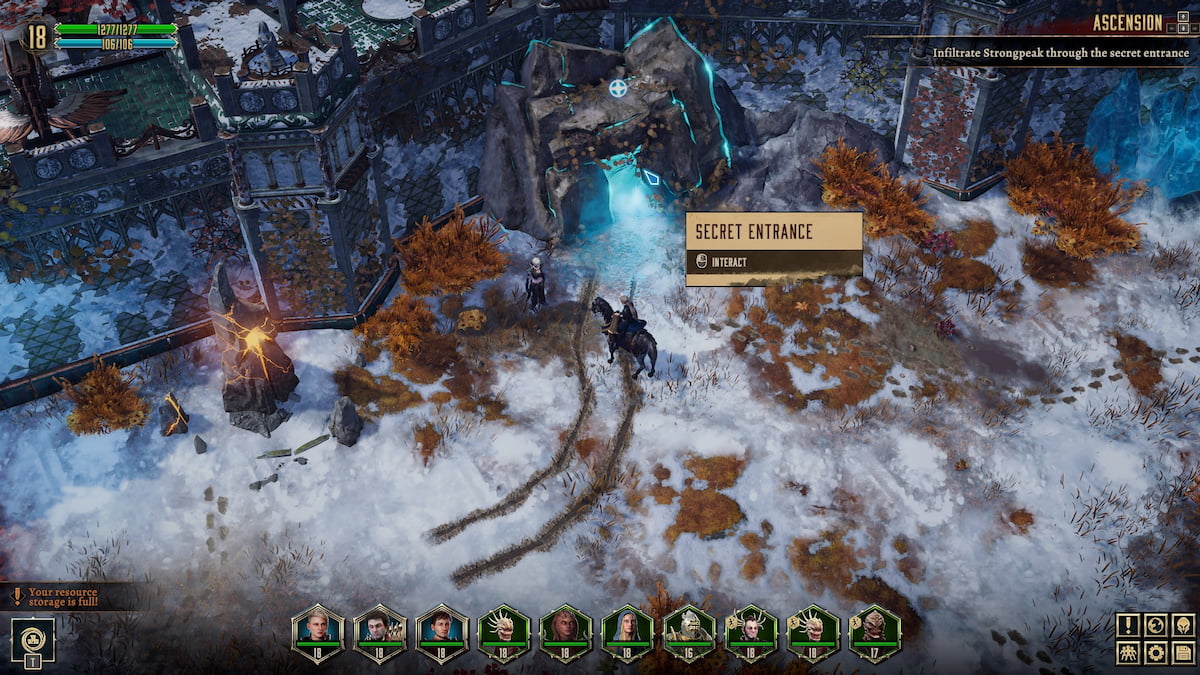Select the blonde hero portrait
Screen dimensions: 1200x675
coord(318,631)
